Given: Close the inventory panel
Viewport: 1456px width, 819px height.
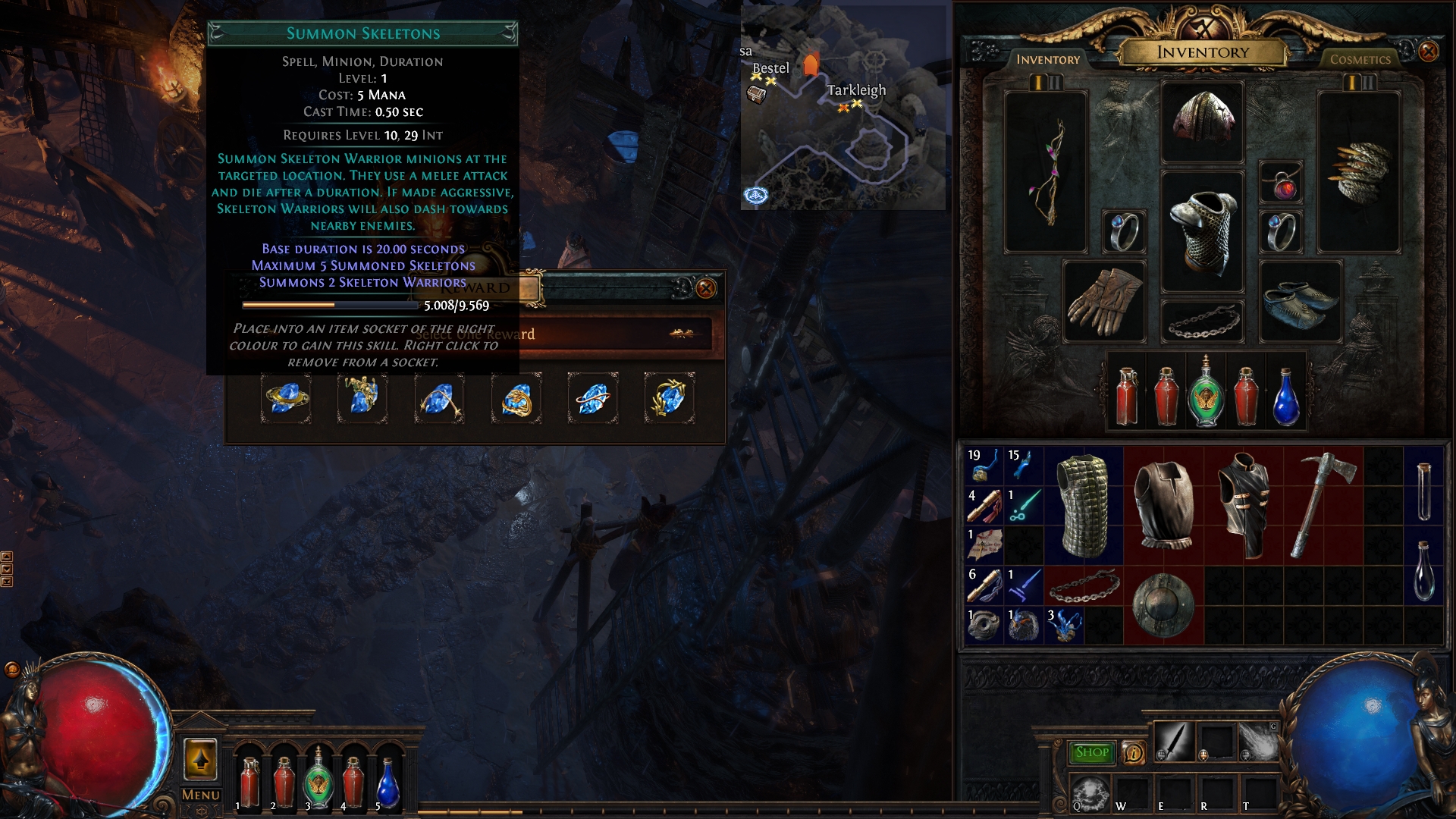Looking at the screenshot, I should click(1428, 52).
